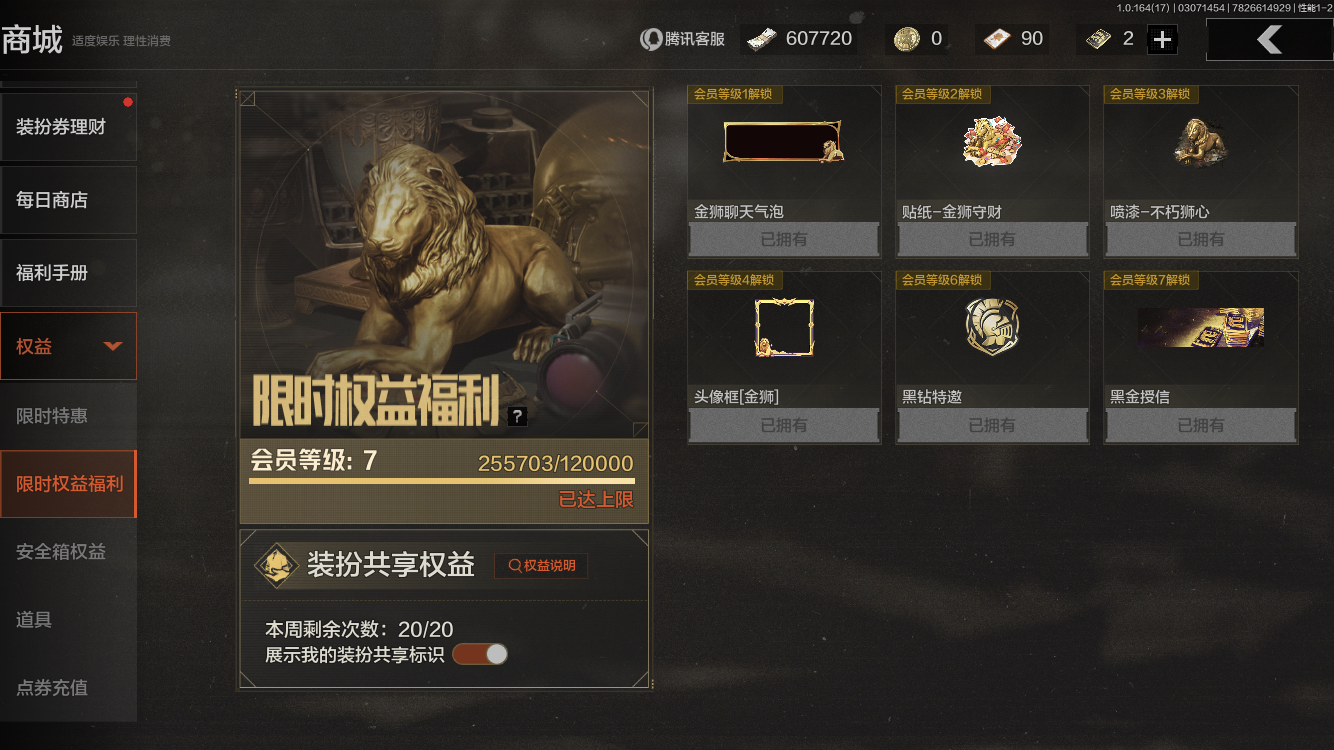Click the 腾讯客服 customer service icon
Screen dimensions: 1334x750
[651, 38]
